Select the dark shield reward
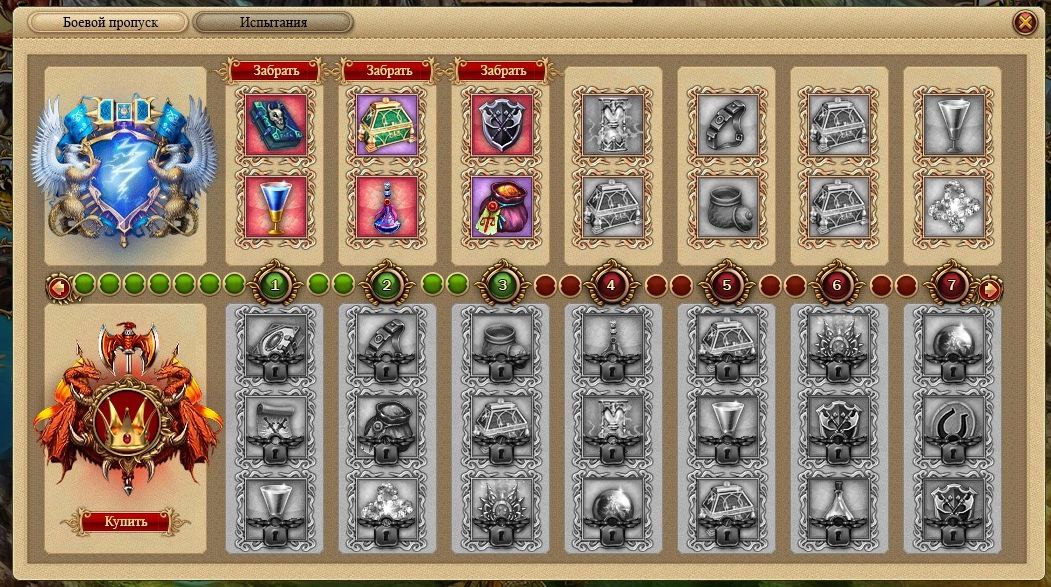The image size is (1051, 587). tap(502, 125)
